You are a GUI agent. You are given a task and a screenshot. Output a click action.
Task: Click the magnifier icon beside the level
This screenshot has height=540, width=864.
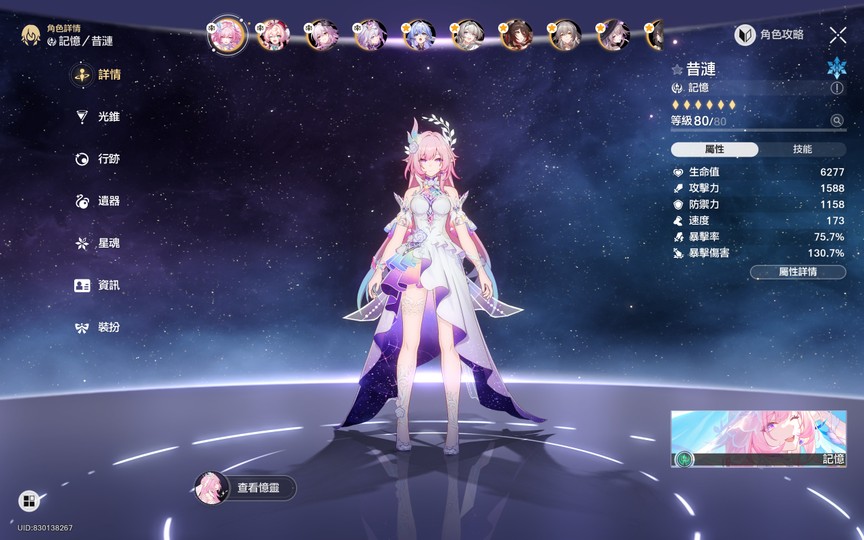[x=837, y=121]
